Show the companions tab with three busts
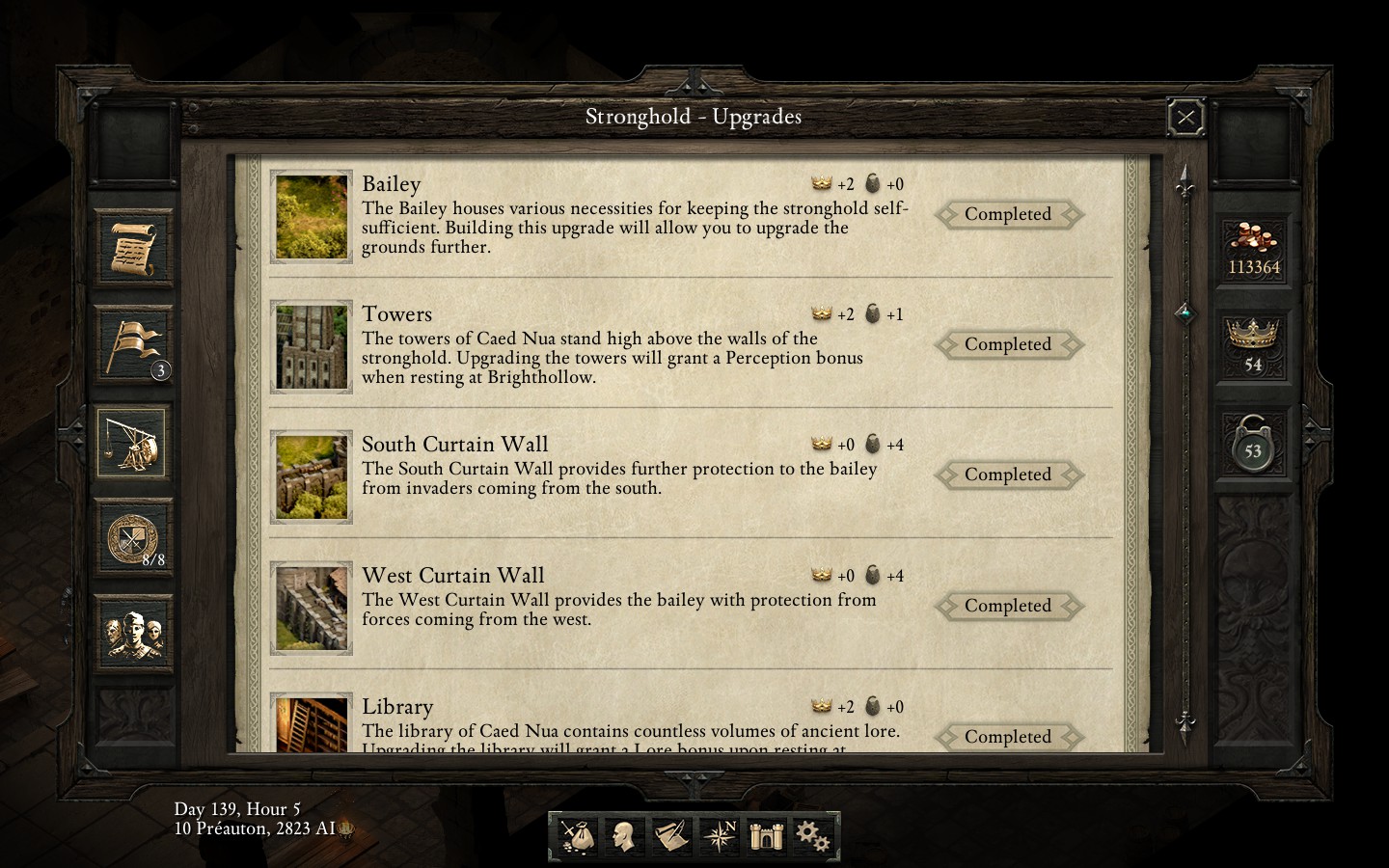This screenshot has height=868, width=1389. [134, 633]
